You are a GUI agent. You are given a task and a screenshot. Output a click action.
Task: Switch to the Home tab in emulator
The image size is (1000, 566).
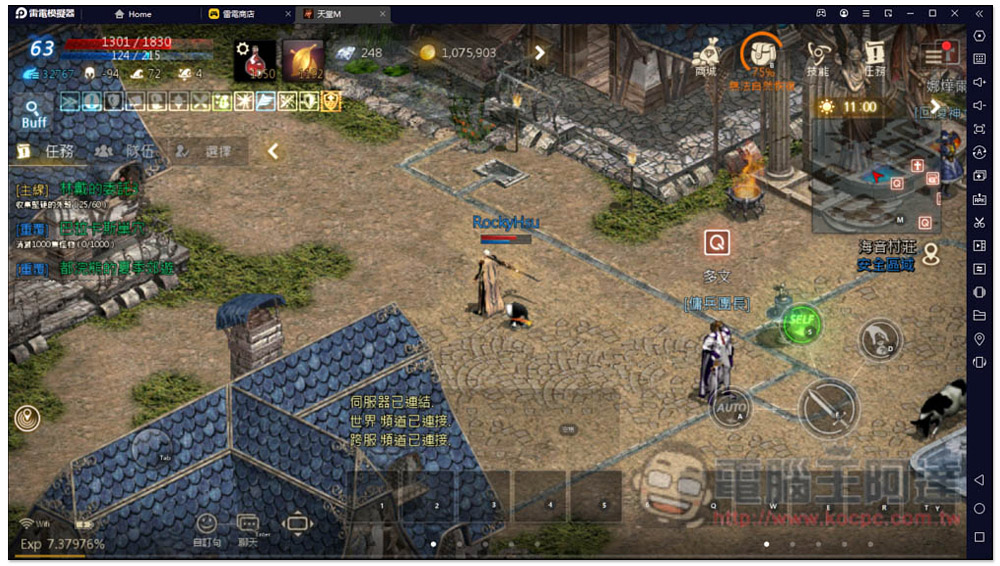pos(134,14)
